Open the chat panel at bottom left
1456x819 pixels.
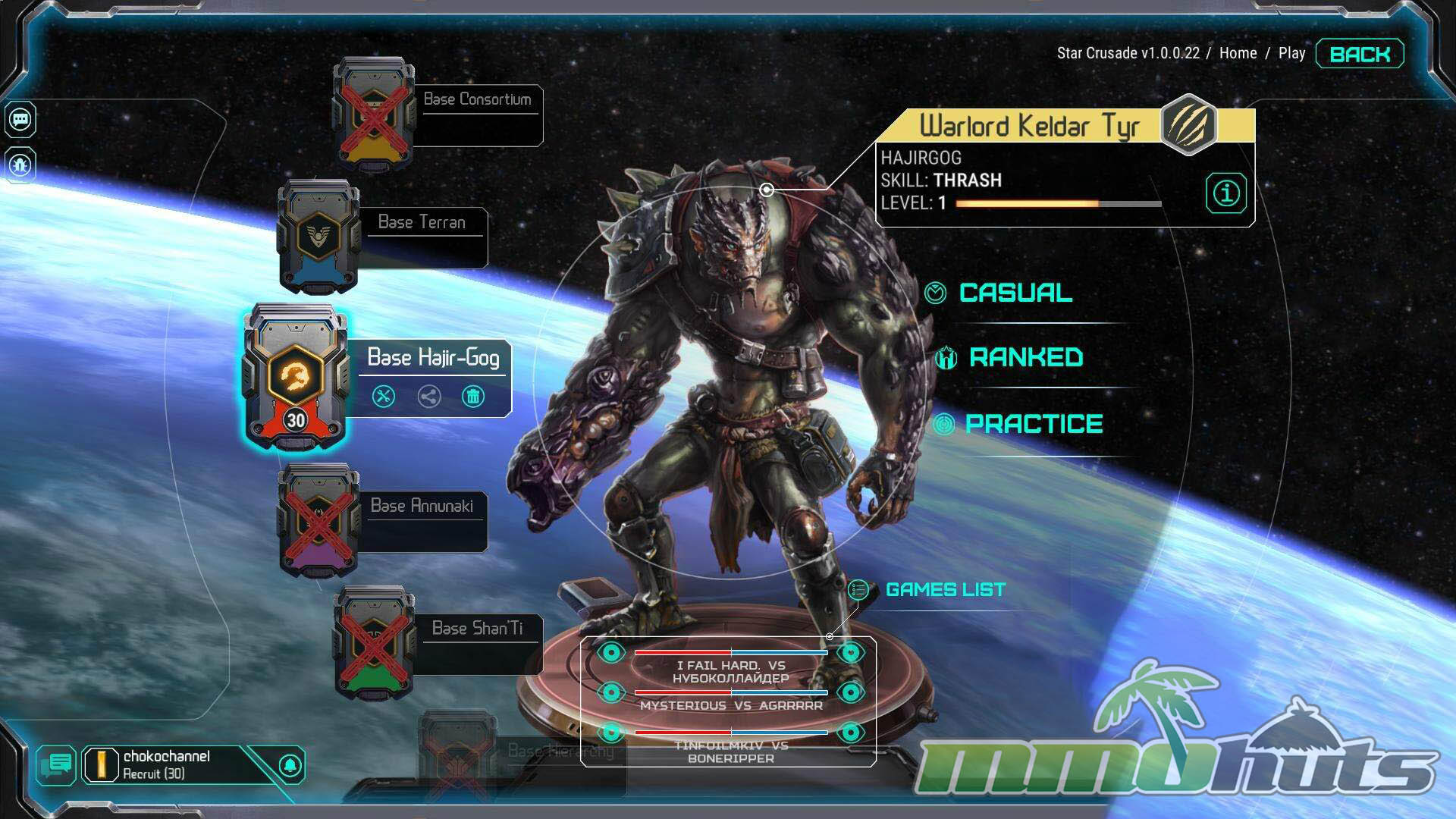56,764
